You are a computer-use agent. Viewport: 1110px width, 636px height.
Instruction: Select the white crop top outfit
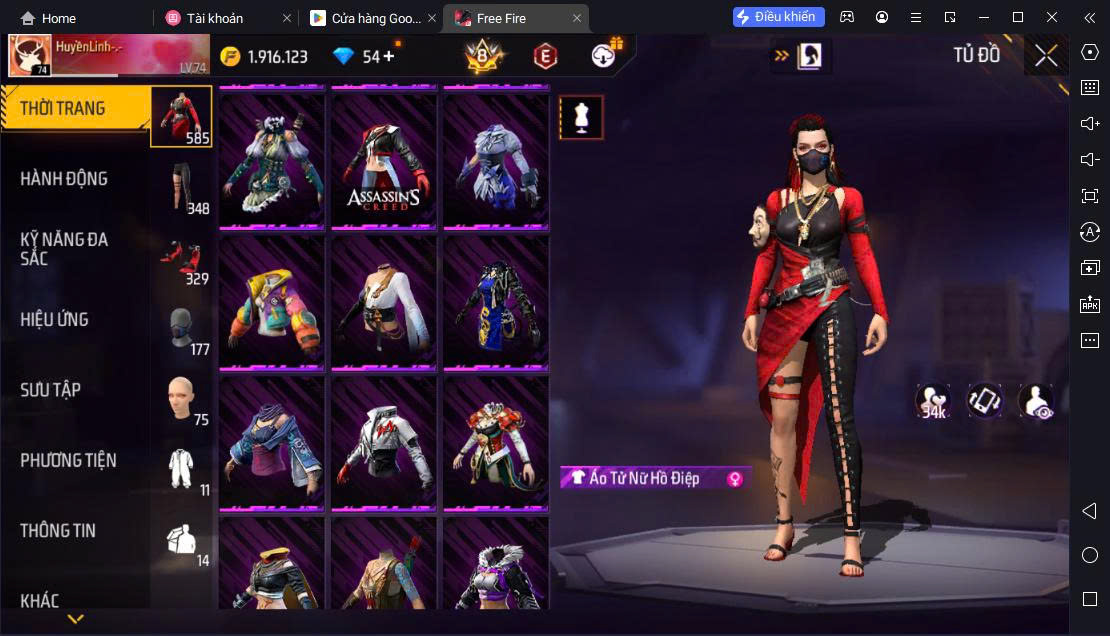tap(384, 302)
